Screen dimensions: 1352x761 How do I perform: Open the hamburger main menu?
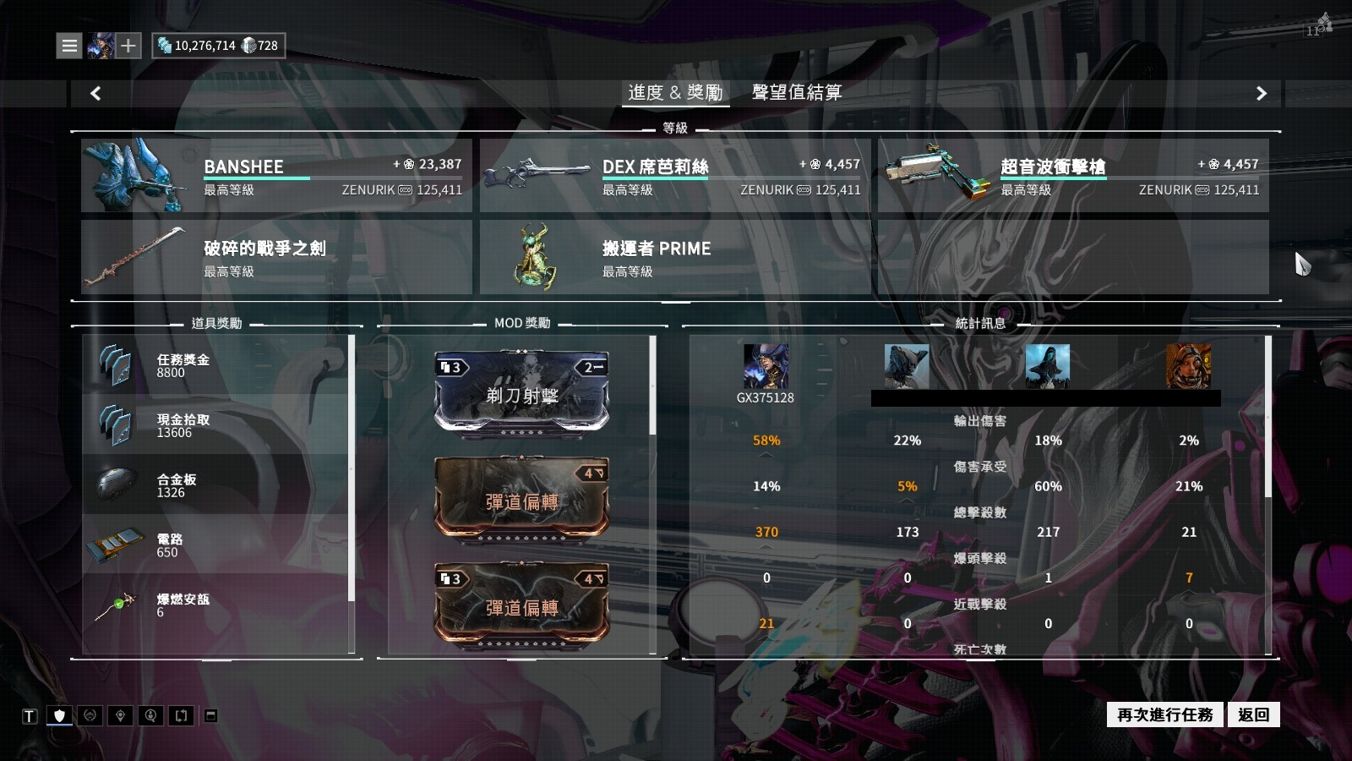(68, 45)
